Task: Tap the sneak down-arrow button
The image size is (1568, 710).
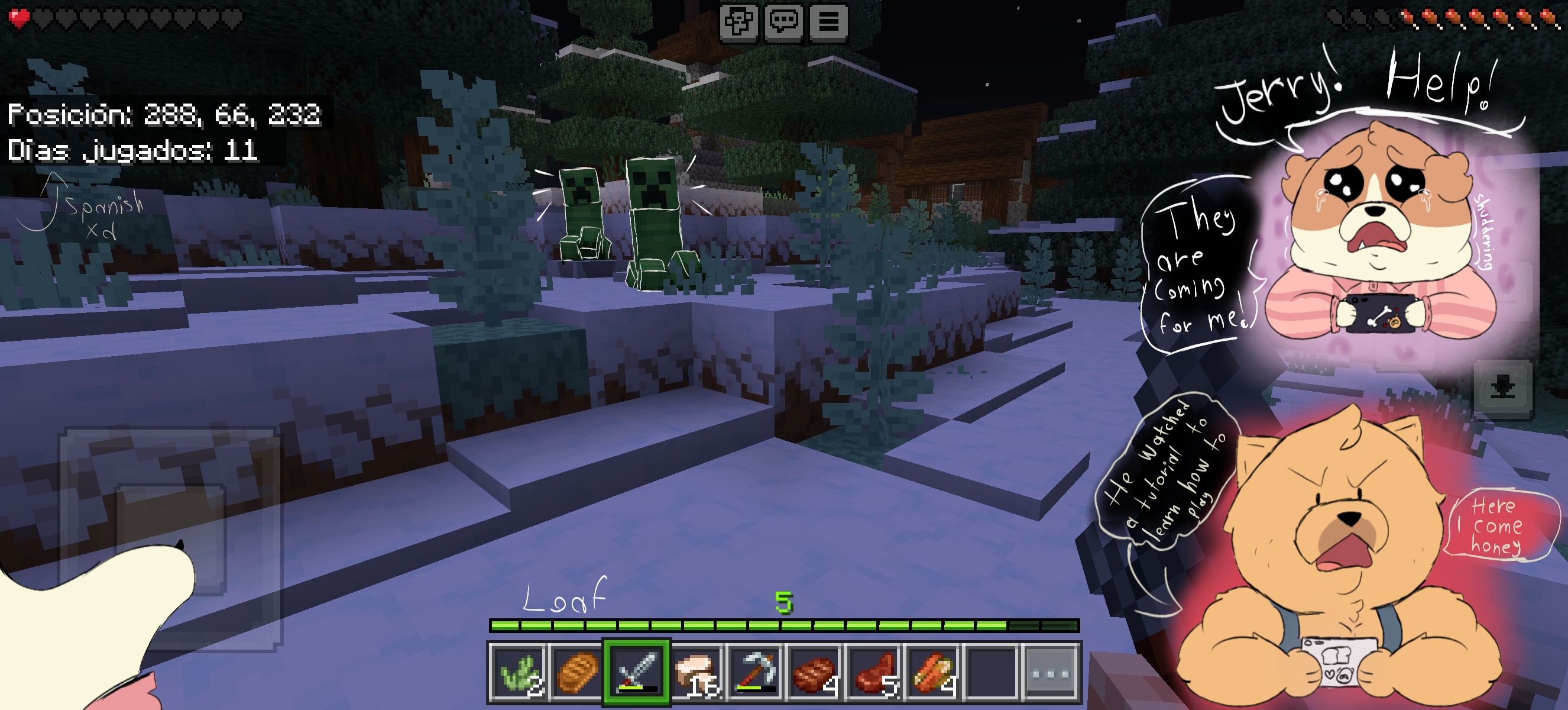Action: [x=1502, y=388]
